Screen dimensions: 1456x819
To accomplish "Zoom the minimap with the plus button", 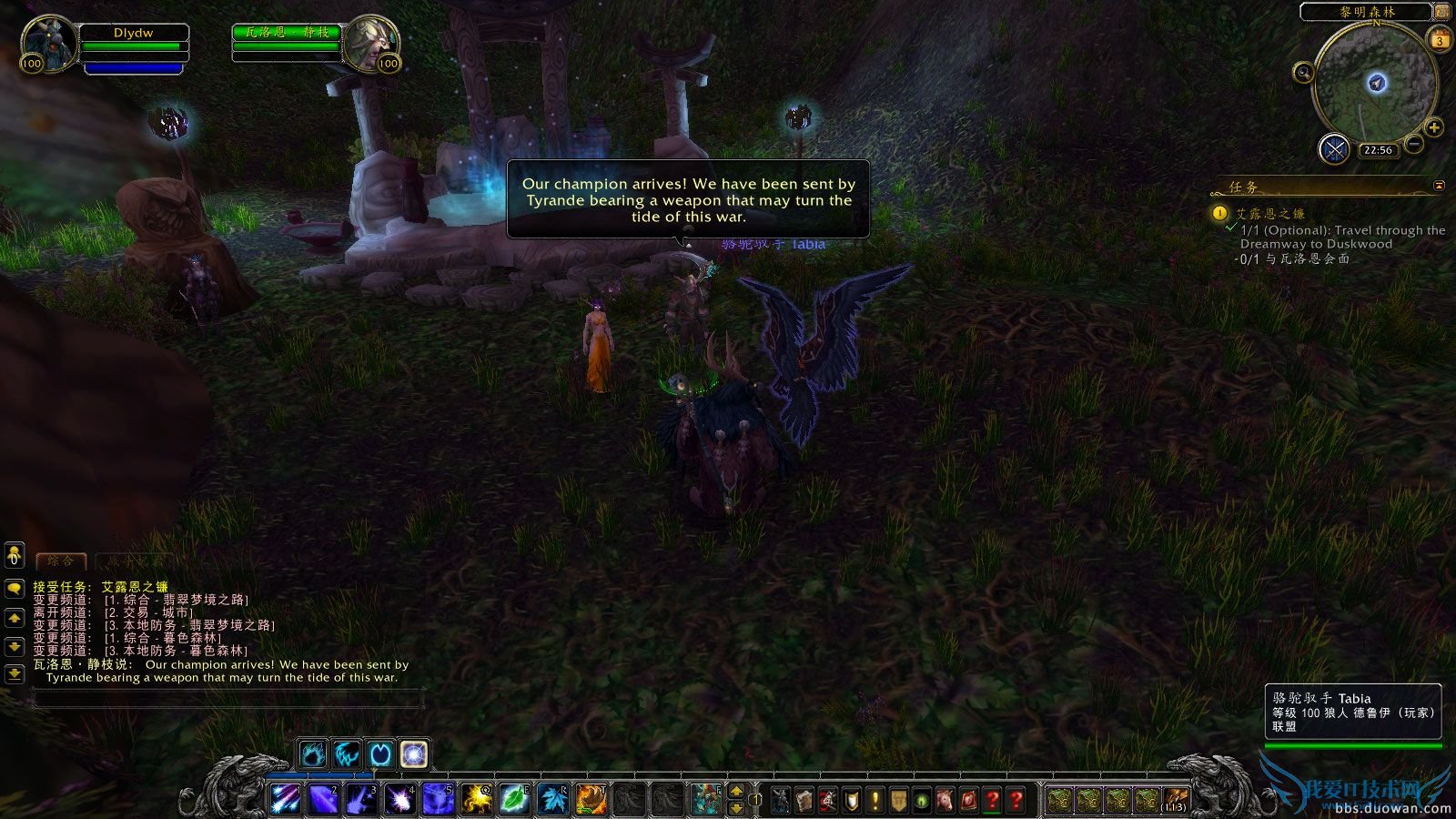I will click(x=1433, y=126).
